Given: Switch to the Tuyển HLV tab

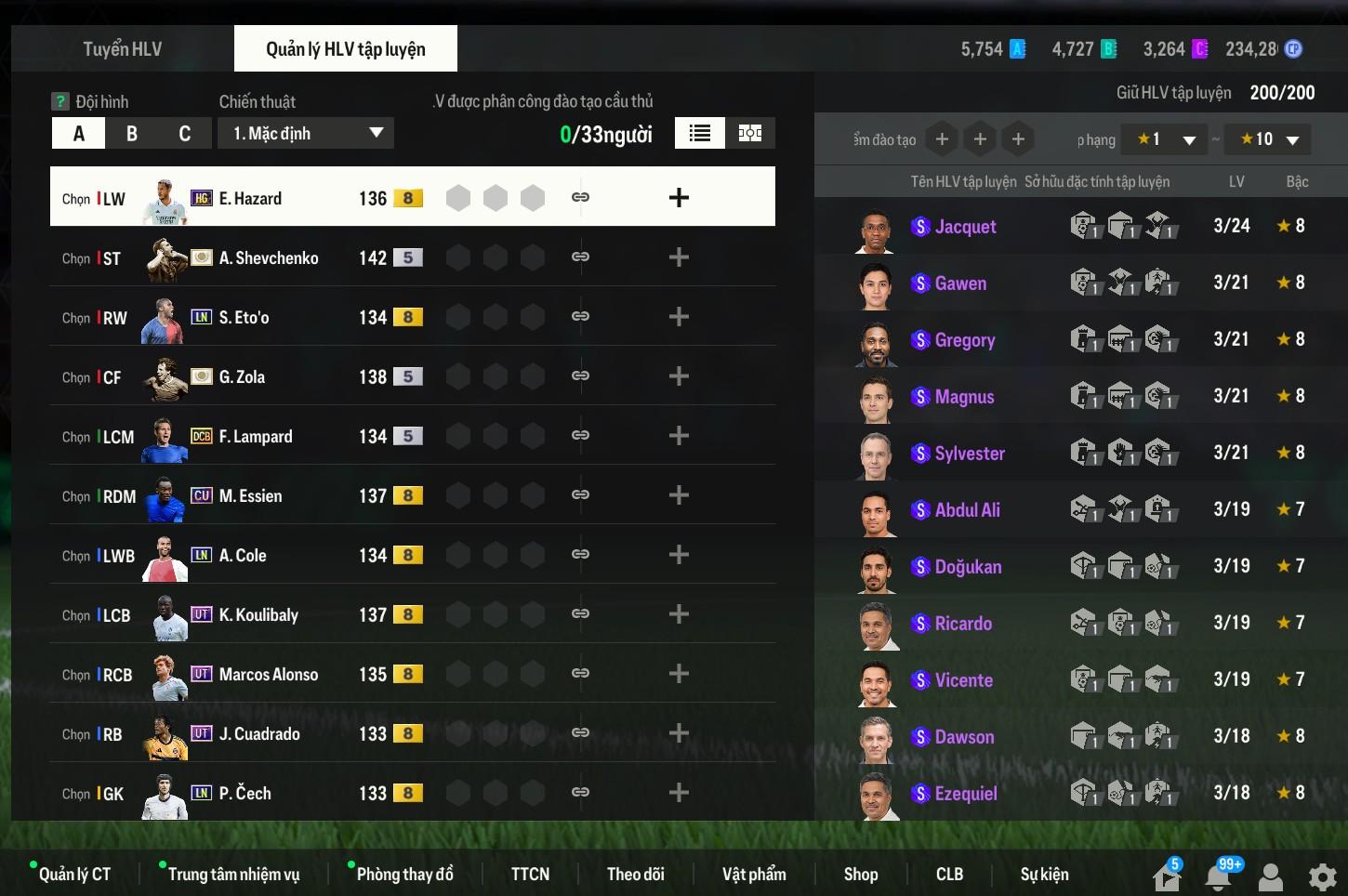Looking at the screenshot, I should point(122,49).
